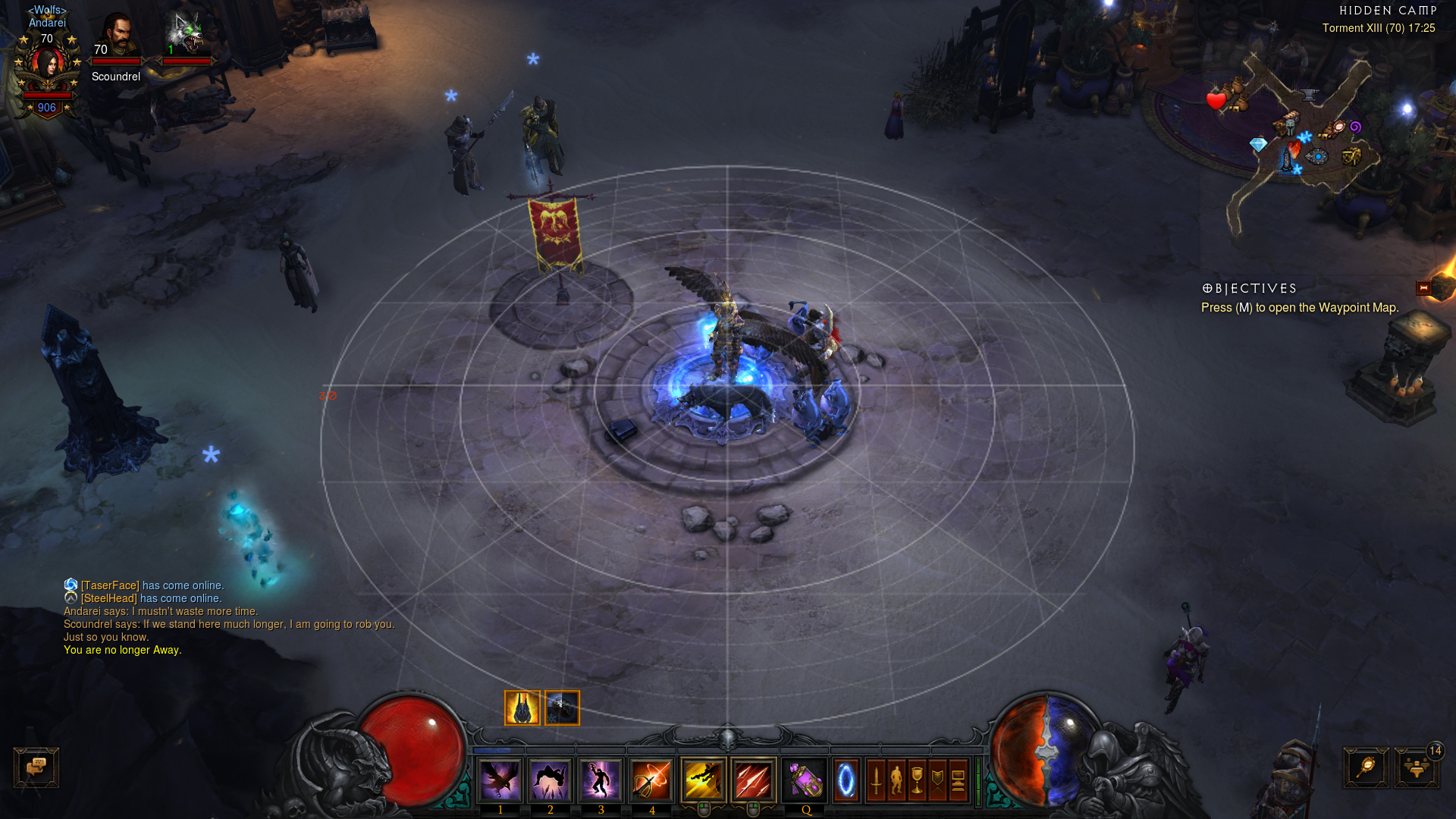Open the Skills menu sword icon
Image resolution: width=1456 pixels, height=819 pixels.
[x=877, y=780]
